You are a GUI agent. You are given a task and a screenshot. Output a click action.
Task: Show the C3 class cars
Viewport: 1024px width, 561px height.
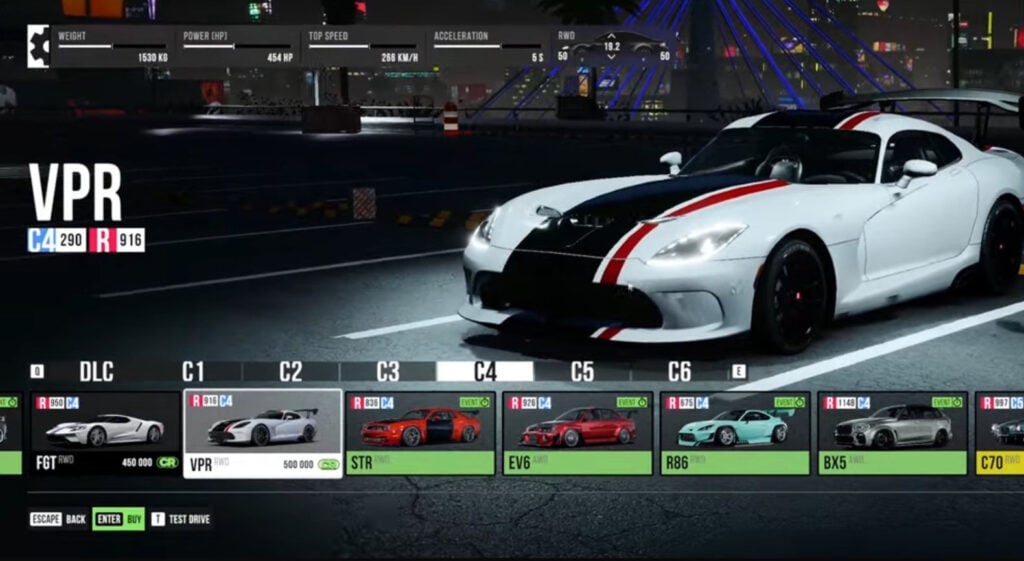(x=388, y=372)
